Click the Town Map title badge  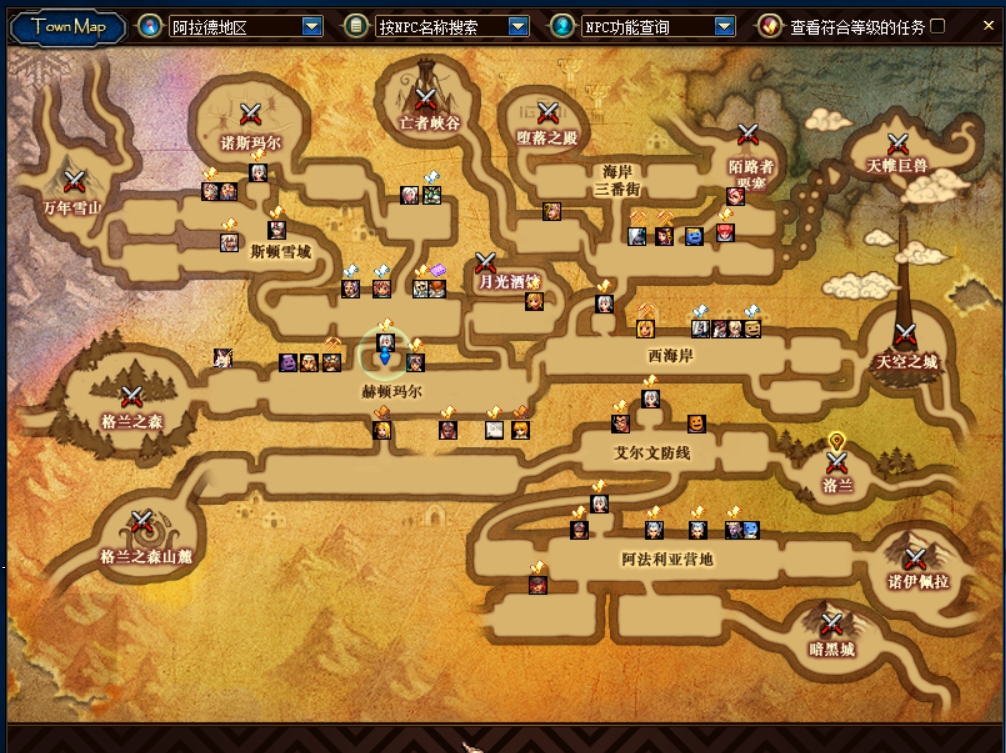[67, 27]
